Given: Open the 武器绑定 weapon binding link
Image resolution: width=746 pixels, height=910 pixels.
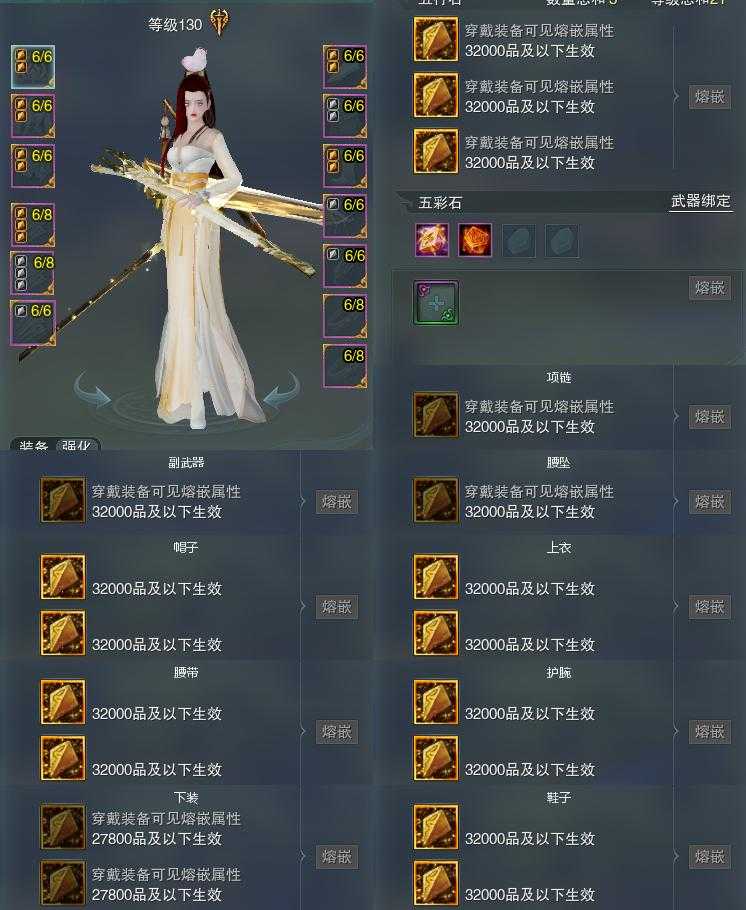Looking at the screenshot, I should [700, 202].
